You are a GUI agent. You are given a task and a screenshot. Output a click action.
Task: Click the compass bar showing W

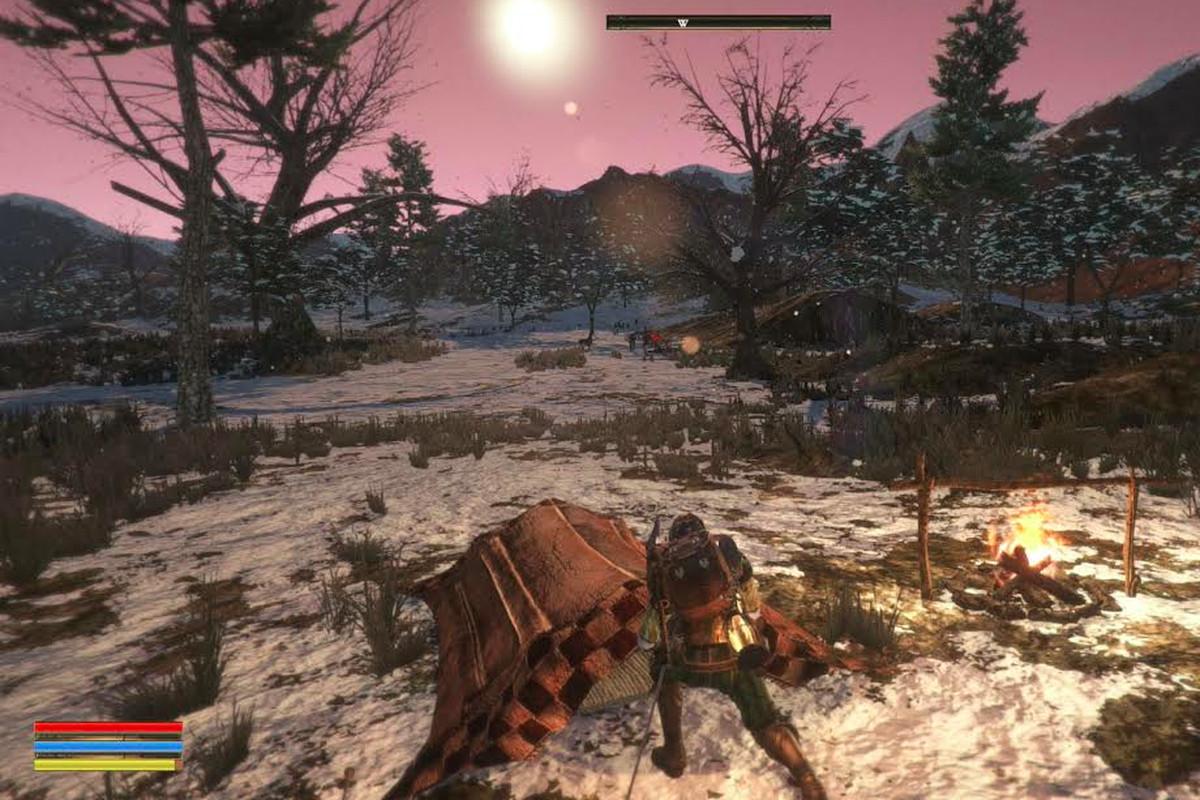pyautogui.click(x=718, y=22)
